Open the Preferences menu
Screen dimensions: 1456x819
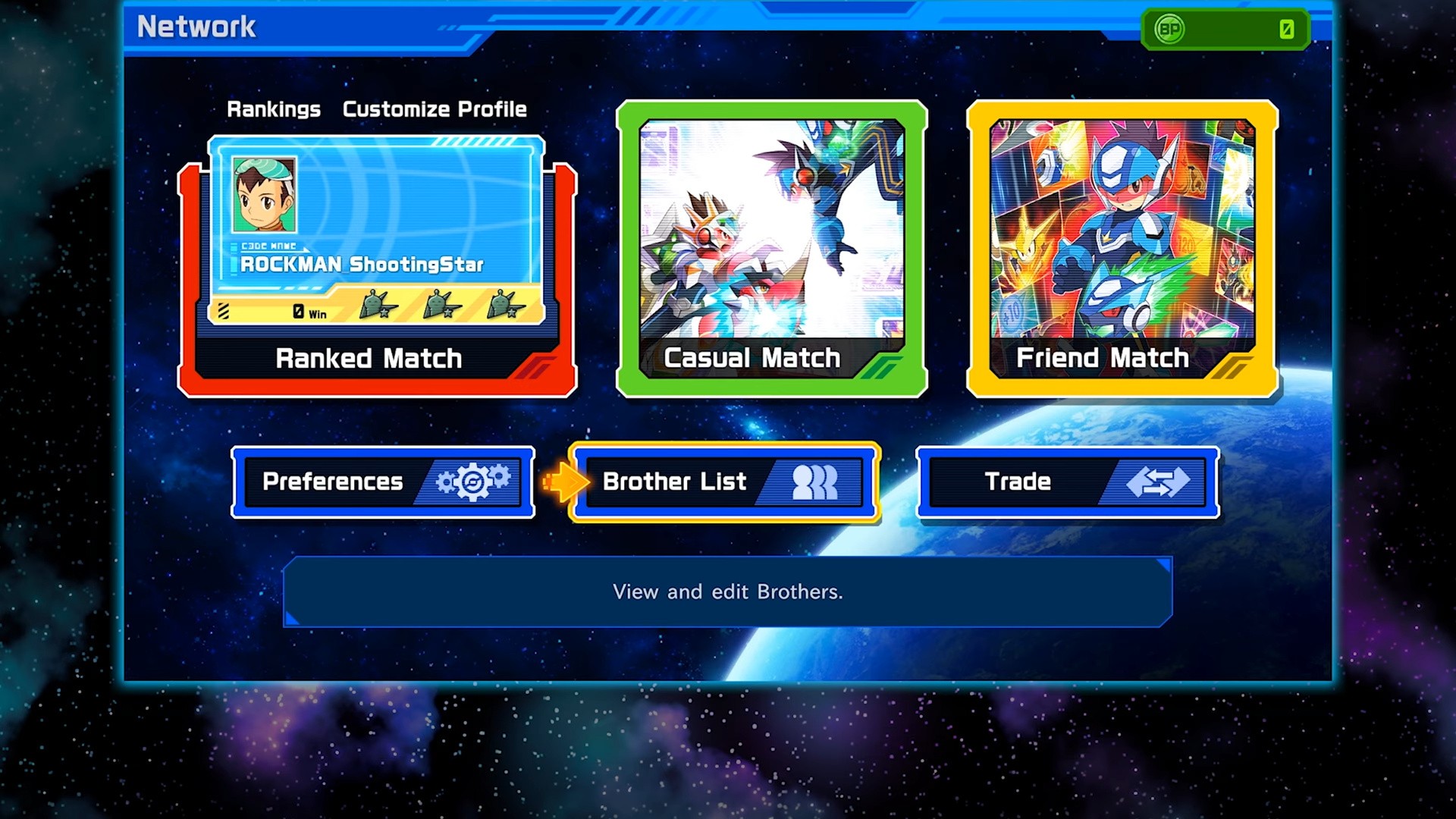click(x=383, y=482)
